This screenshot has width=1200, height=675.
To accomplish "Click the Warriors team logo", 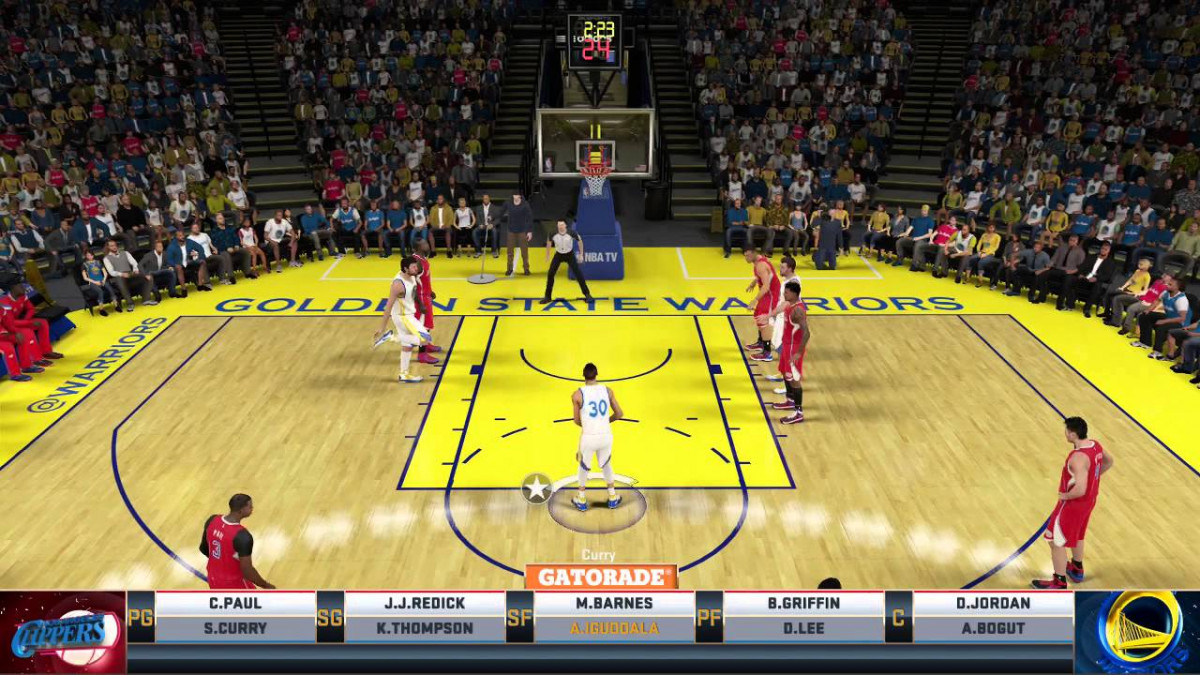I will tap(1138, 630).
